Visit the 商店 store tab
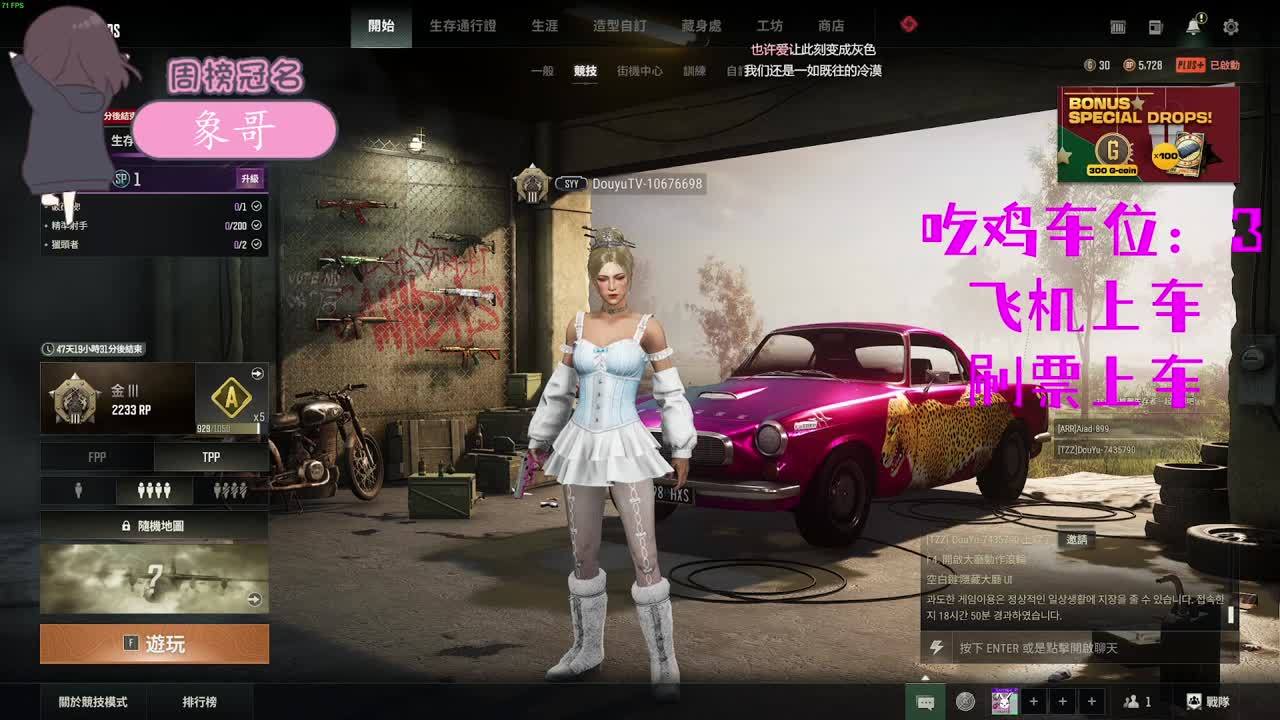 click(x=830, y=26)
